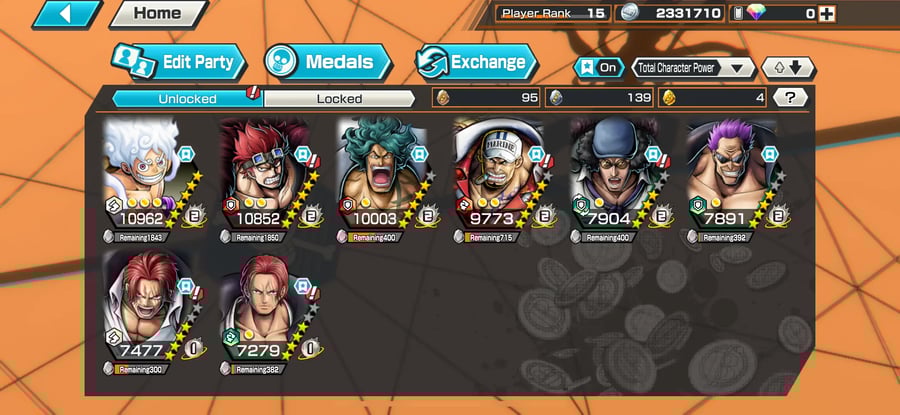Screen dimensions: 900x415
Task: Open the Edit Party screen
Action: [177, 62]
